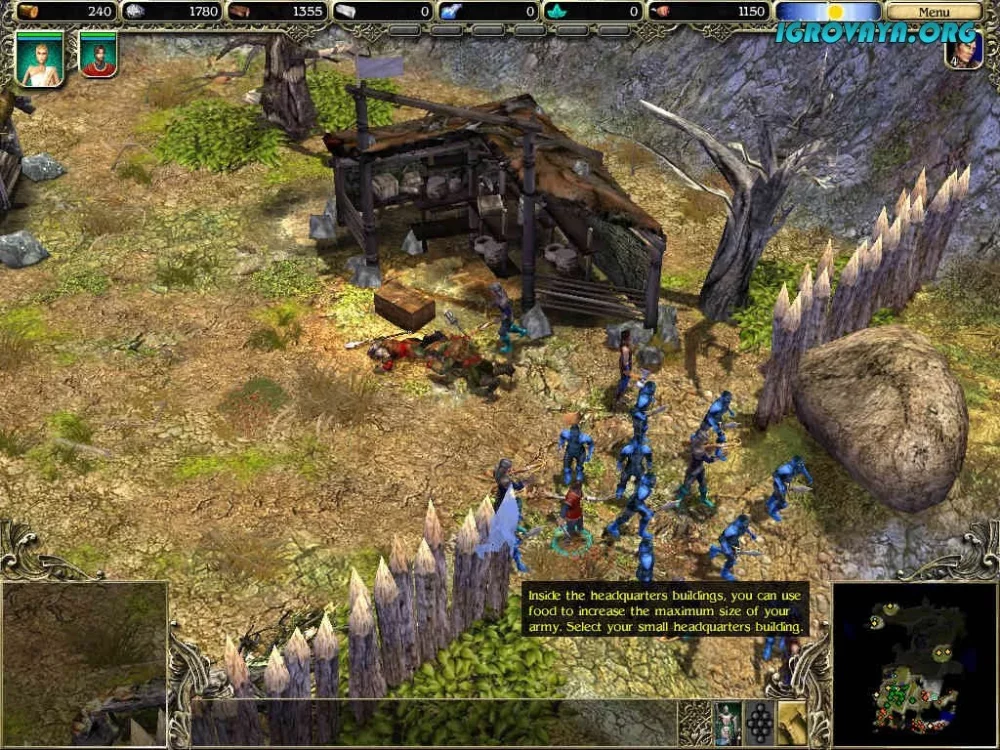This screenshot has width=1000, height=750.
Task: Select the red-robed hero portrait
Action: click(98, 55)
